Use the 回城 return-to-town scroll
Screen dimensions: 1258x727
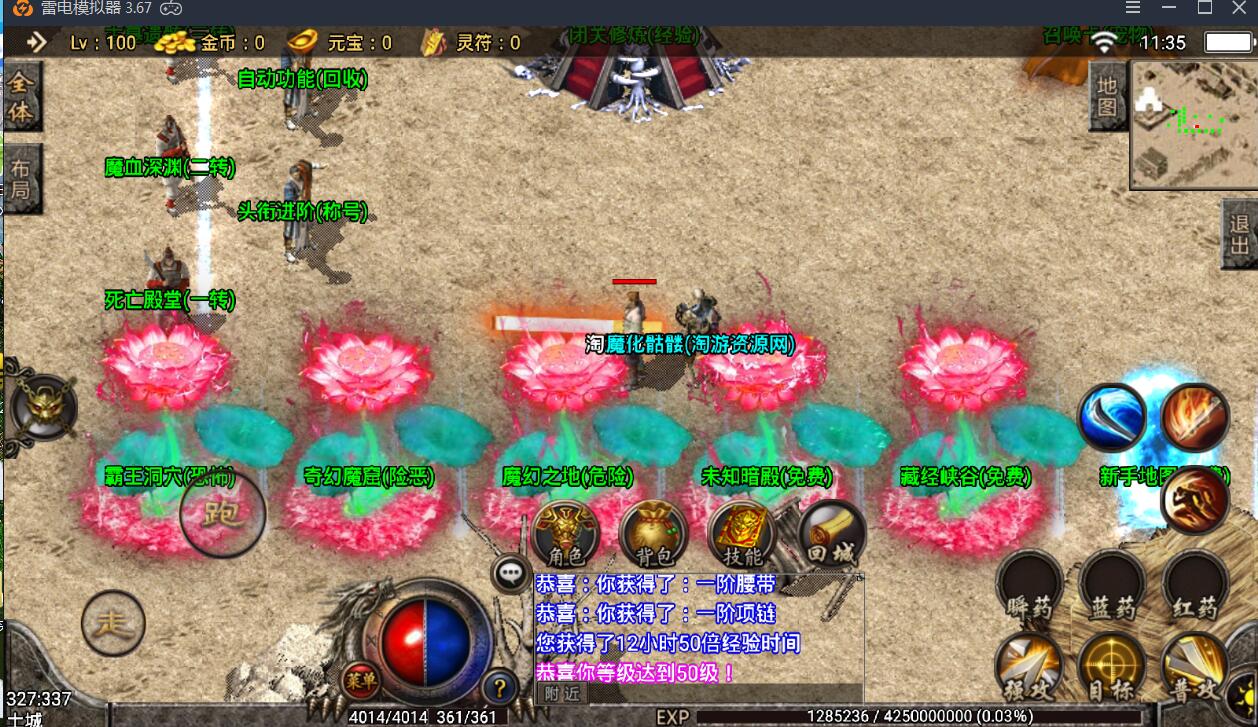click(x=829, y=533)
